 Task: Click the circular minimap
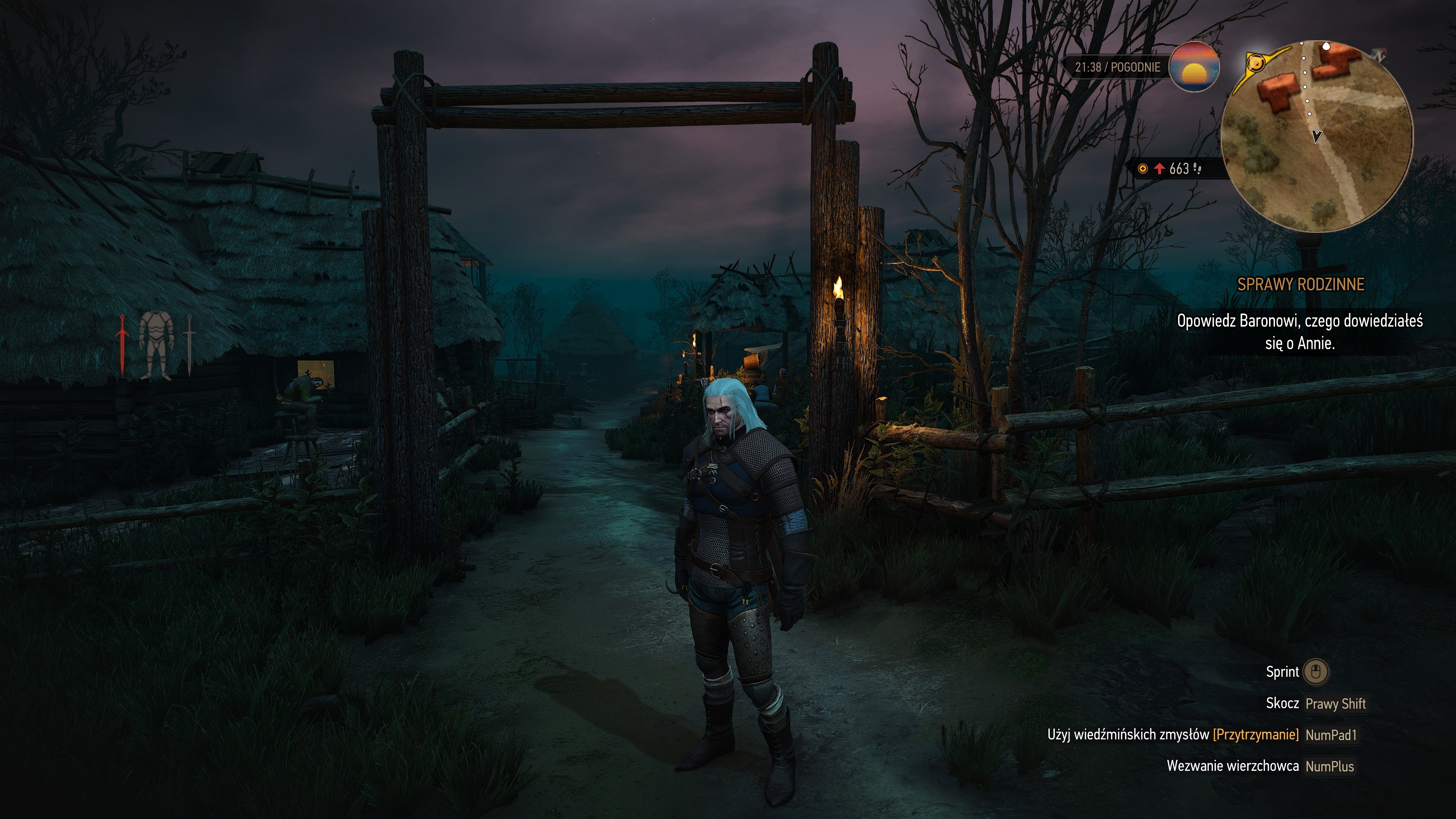coord(1316,136)
